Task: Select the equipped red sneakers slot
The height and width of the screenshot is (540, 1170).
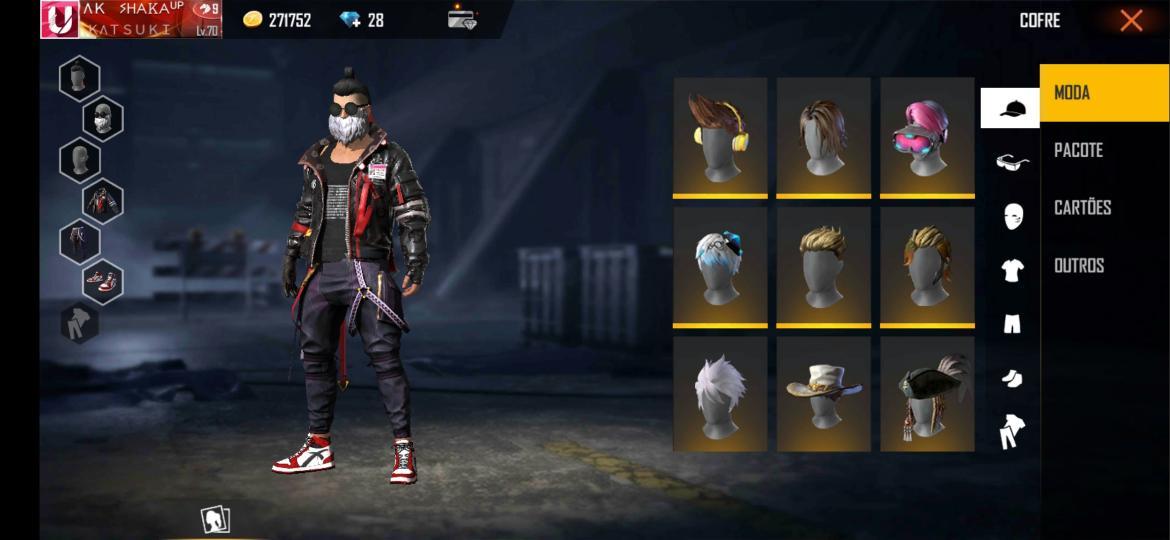Action: [x=102, y=282]
